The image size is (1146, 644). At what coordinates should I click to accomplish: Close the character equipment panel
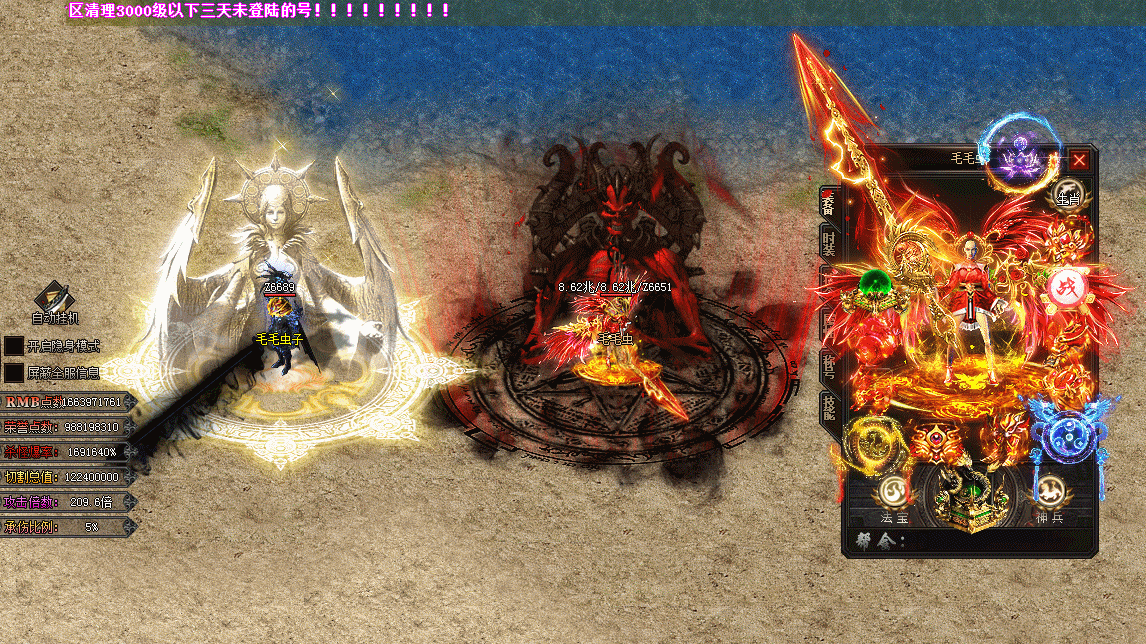click(x=1080, y=160)
